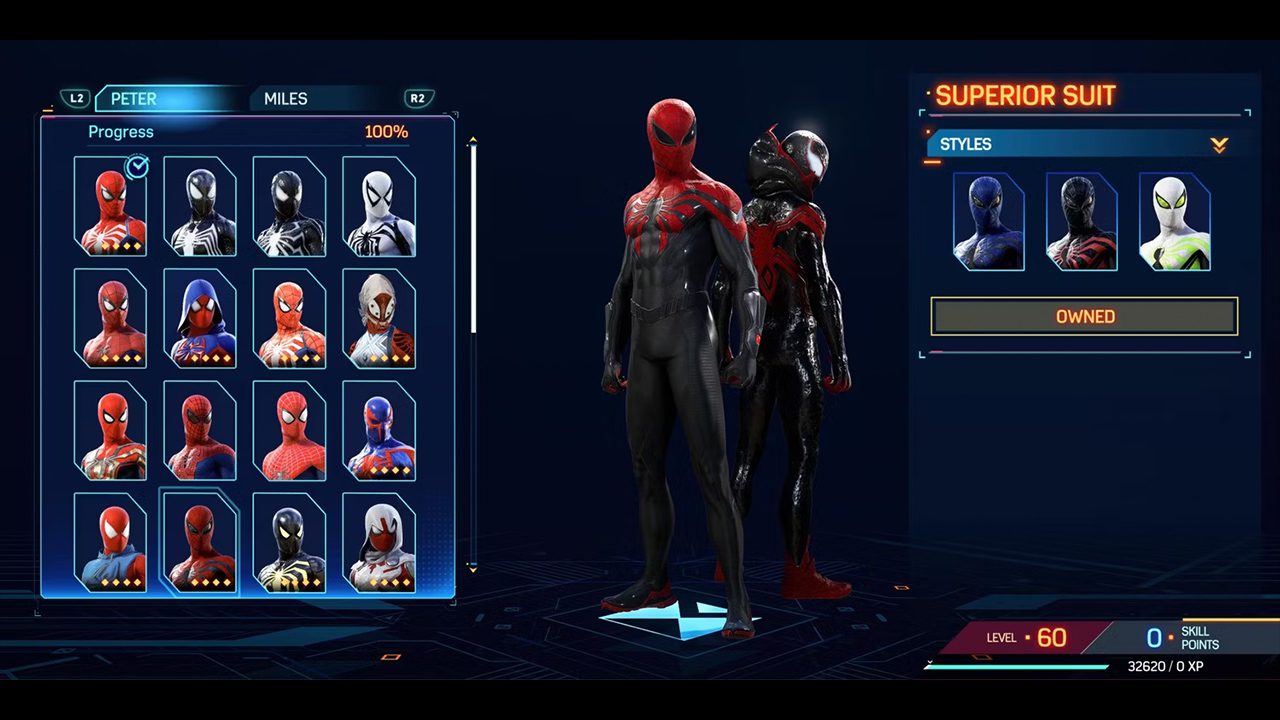Choose the white Anti-Venom suit
The width and height of the screenshot is (1280, 720).
[x=379, y=206]
